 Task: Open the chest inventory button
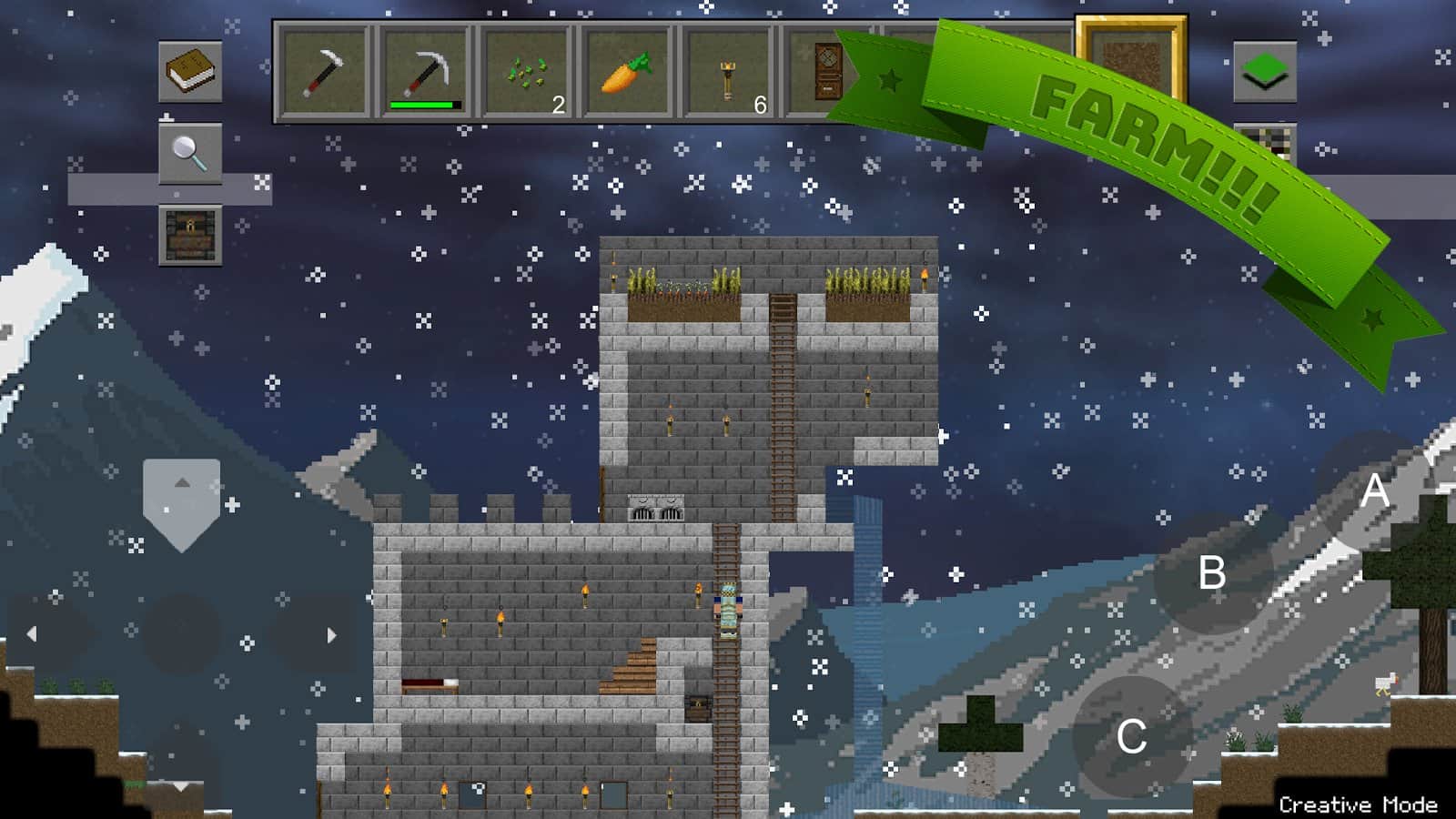tap(190, 235)
